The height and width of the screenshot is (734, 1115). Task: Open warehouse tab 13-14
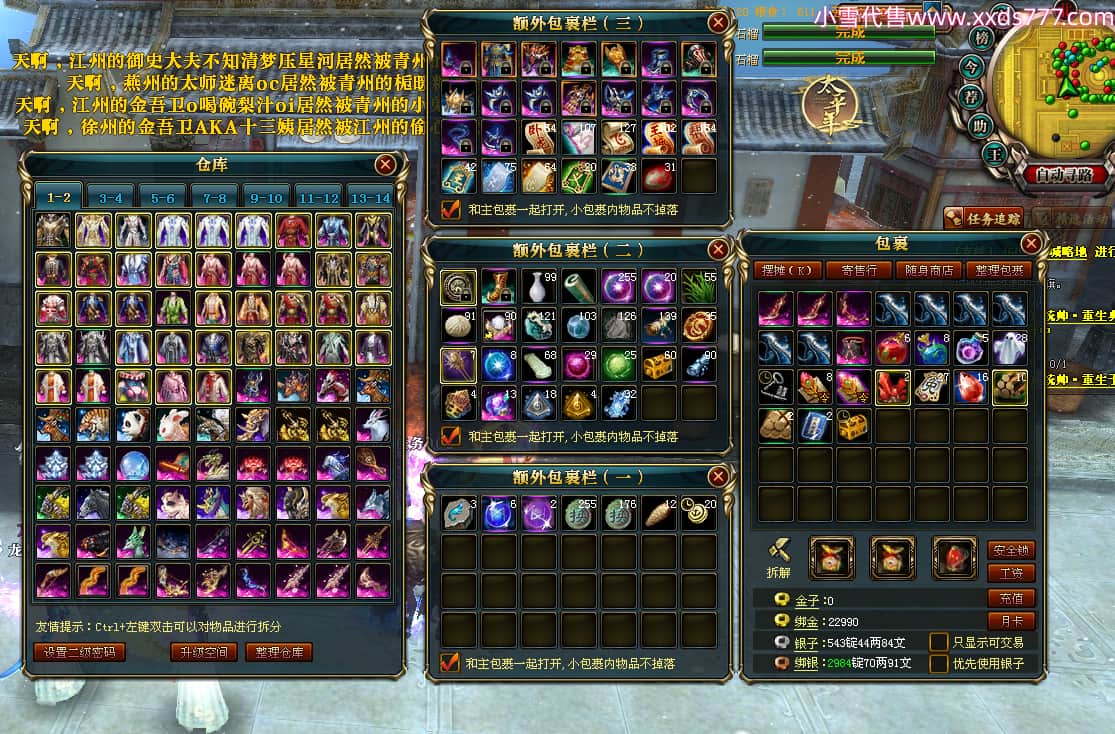click(x=369, y=198)
